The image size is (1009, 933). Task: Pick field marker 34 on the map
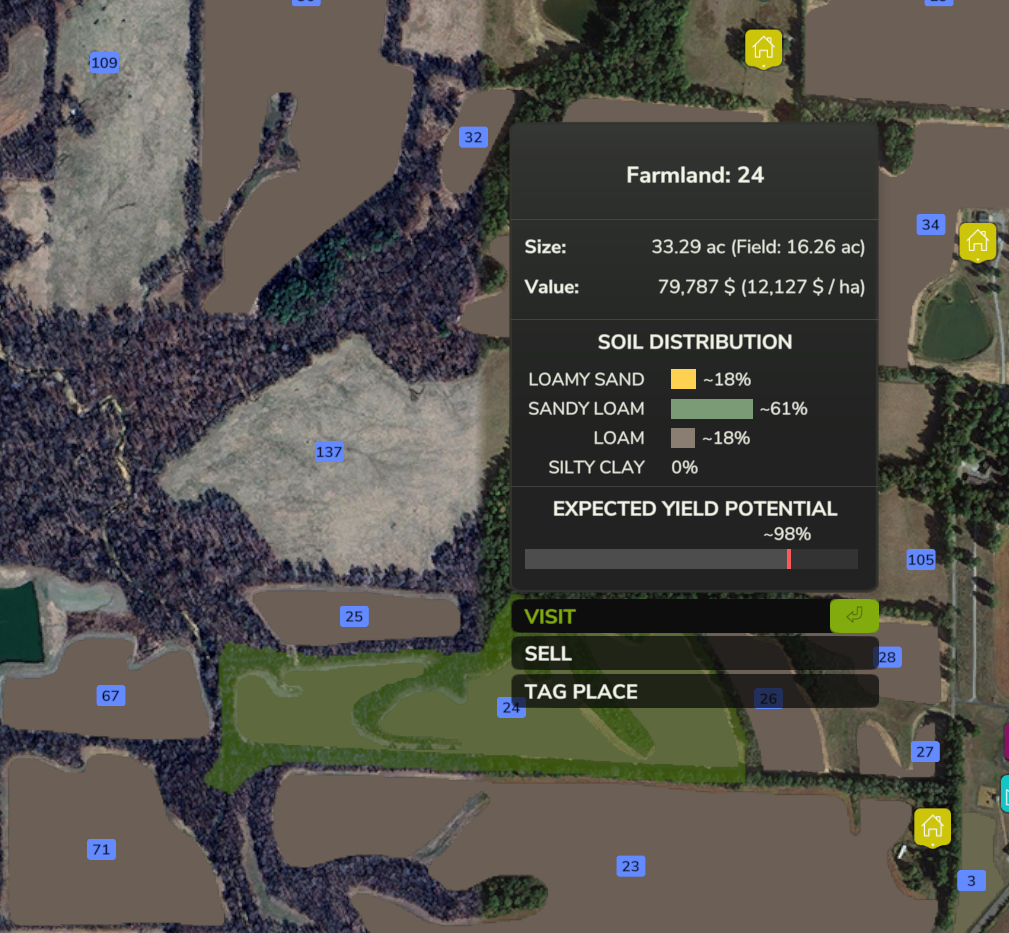(931, 225)
